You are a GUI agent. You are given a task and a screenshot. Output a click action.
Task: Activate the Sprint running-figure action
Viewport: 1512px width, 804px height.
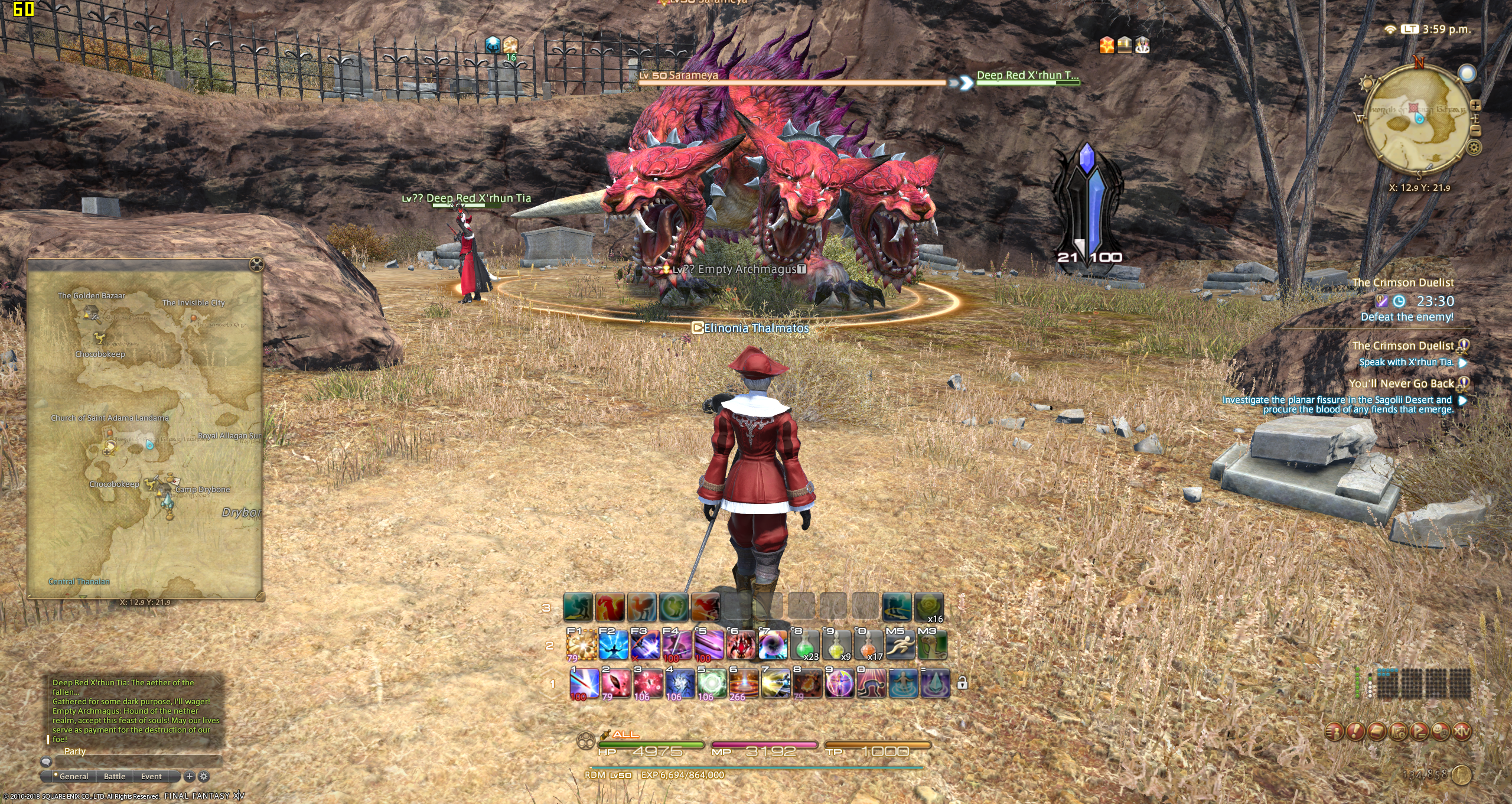pyautogui.click(x=900, y=645)
